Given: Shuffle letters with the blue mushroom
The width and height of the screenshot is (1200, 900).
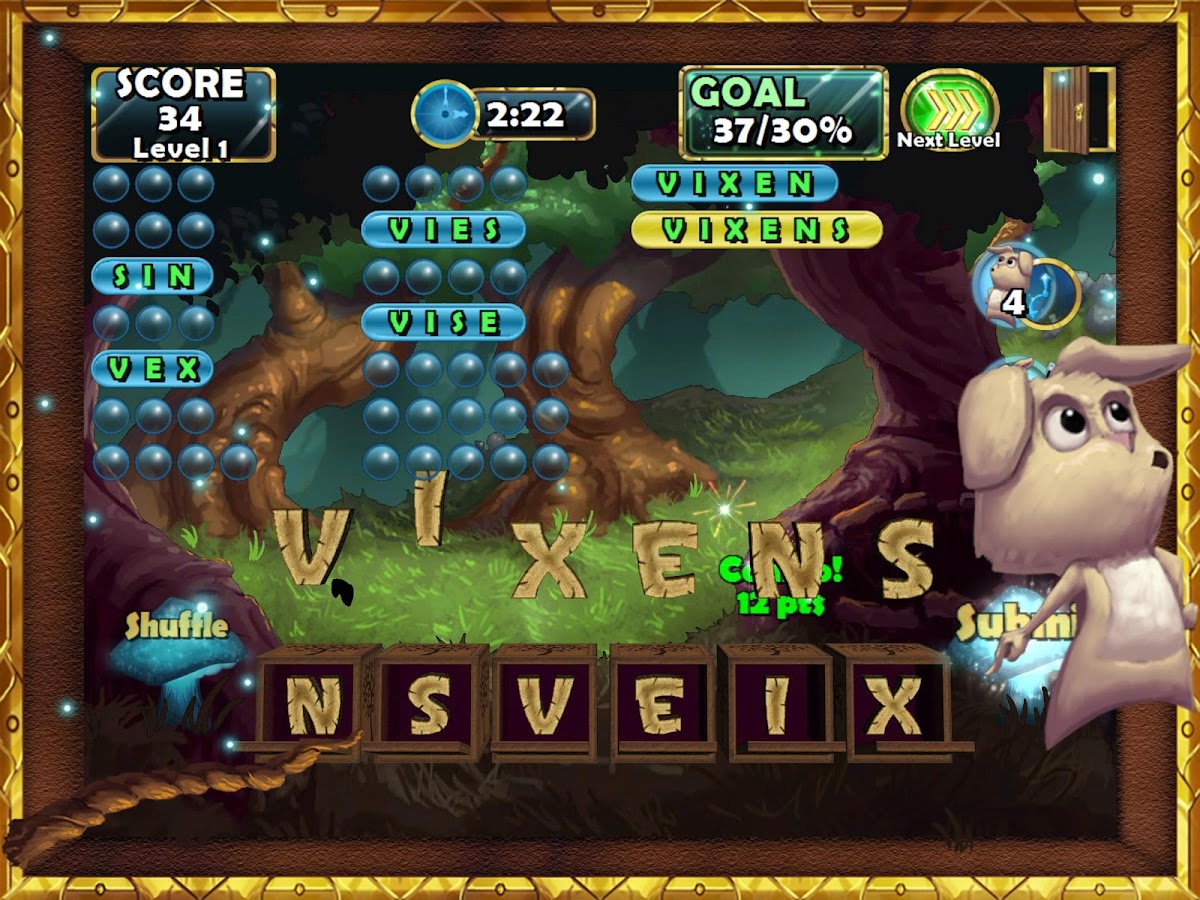Looking at the screenshot, I should coord(176,655).
